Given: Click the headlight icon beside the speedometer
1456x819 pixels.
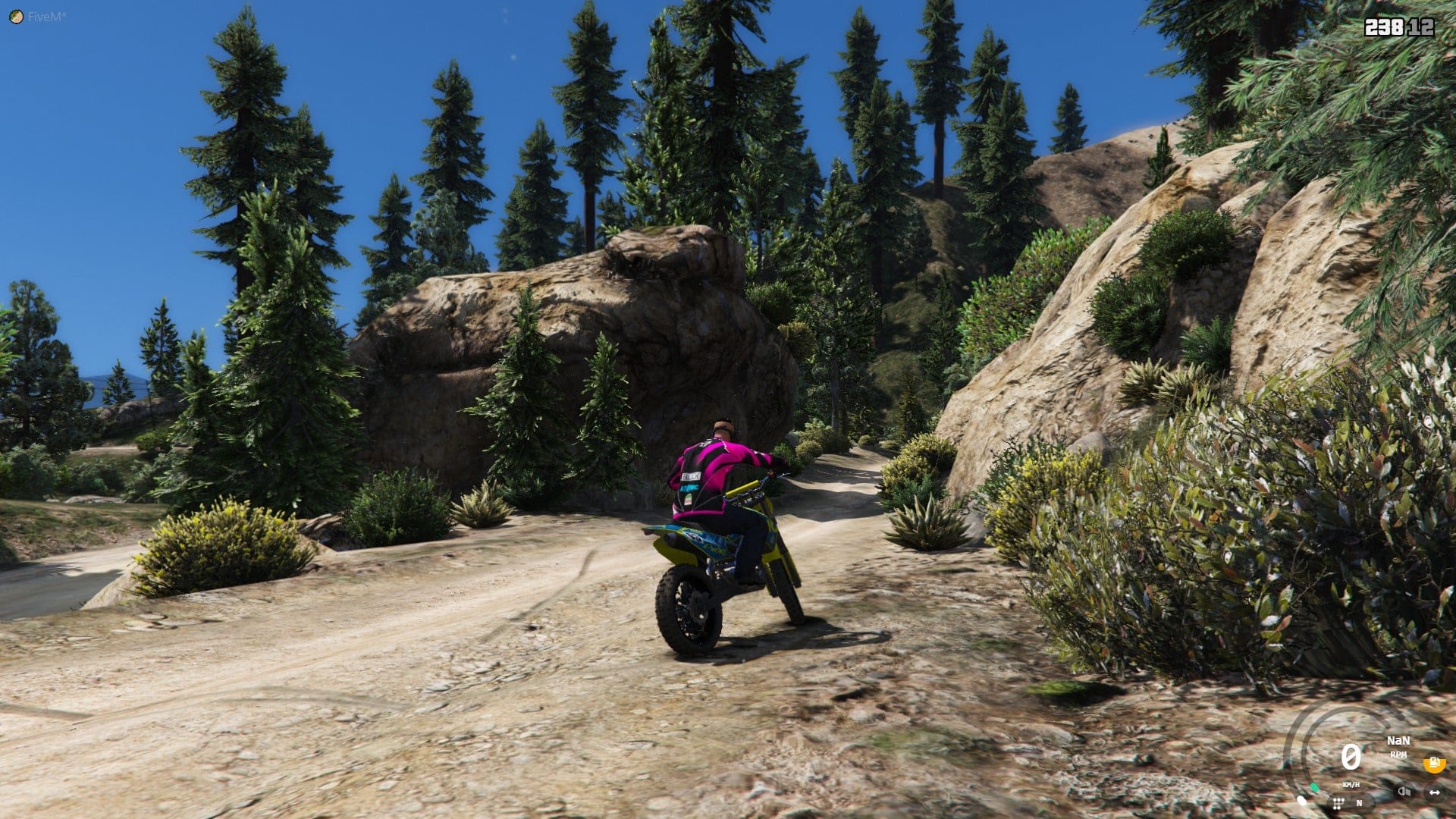Looking at the screenshot, I should [x=1404, y=792].
